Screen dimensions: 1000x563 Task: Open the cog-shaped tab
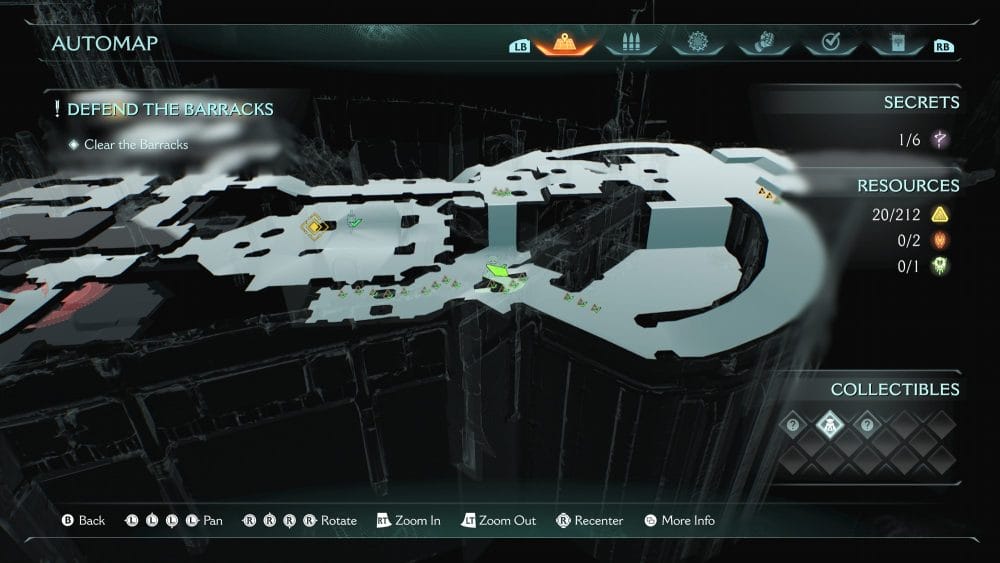[x=697, y=44]
